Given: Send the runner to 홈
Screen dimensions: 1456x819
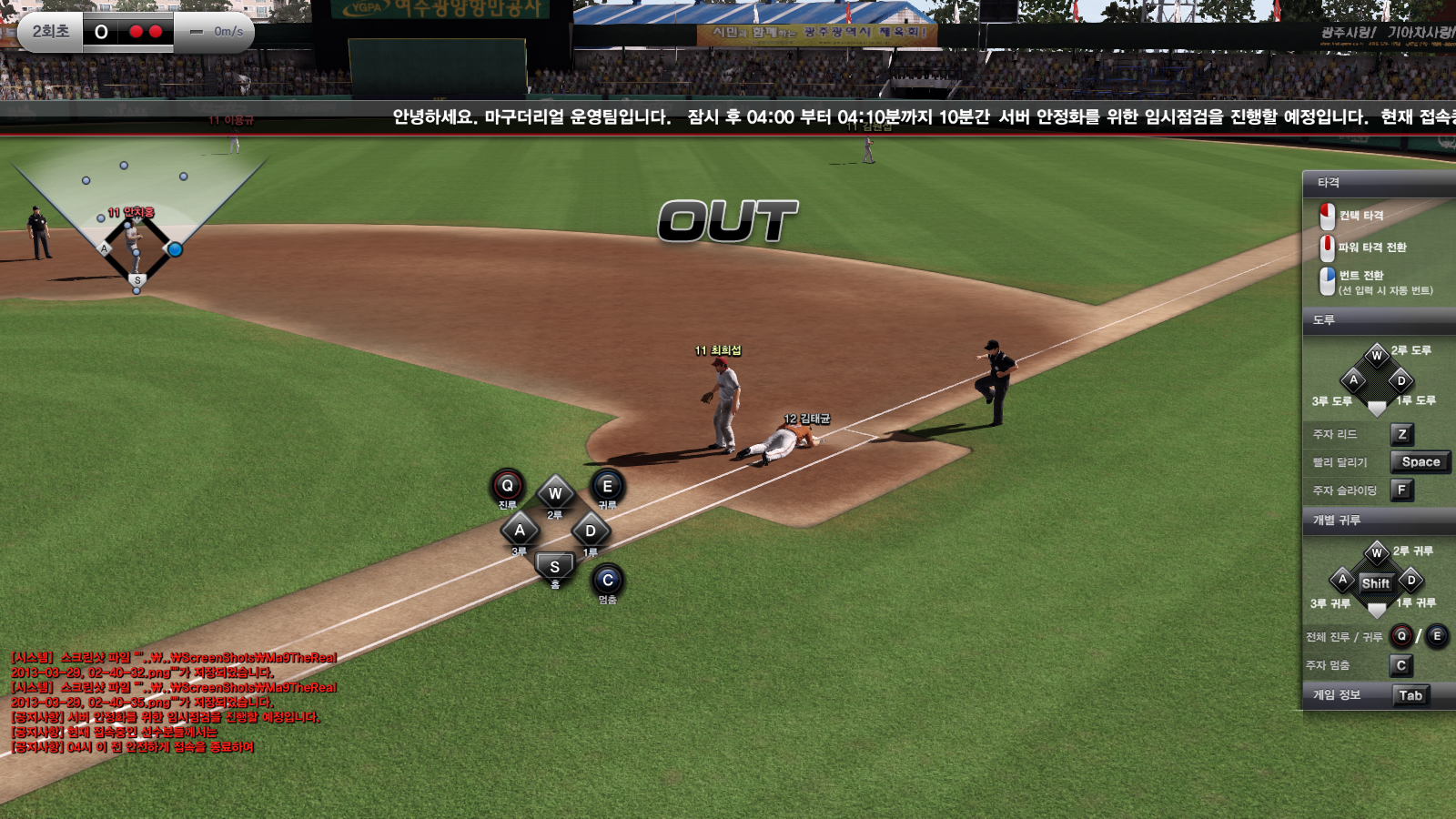Looking at the screenshot, I should click(555, 567).
